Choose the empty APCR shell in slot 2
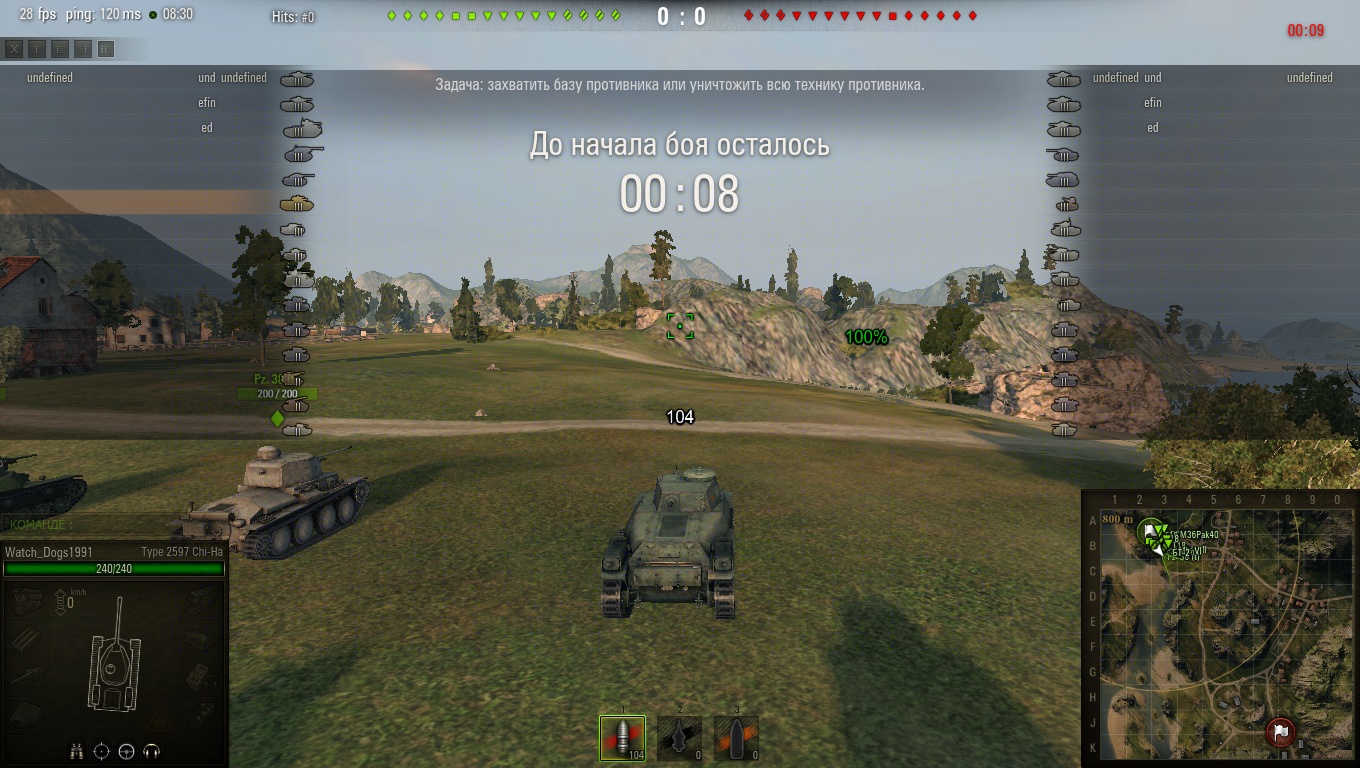Viewport: 1360px width, 768px height. (679, 738)
